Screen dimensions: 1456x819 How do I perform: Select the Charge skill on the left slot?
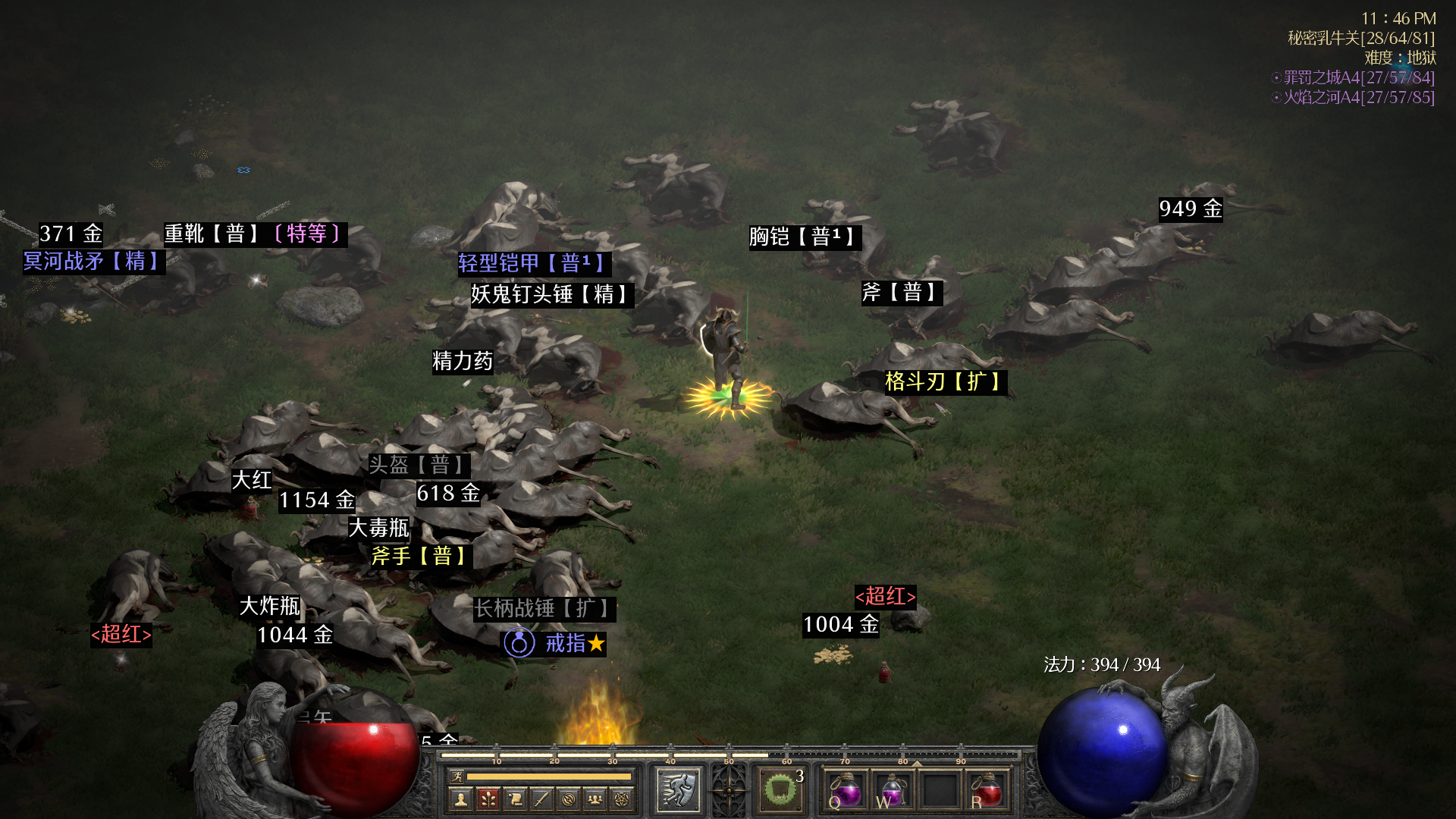(x=678, y=789)
